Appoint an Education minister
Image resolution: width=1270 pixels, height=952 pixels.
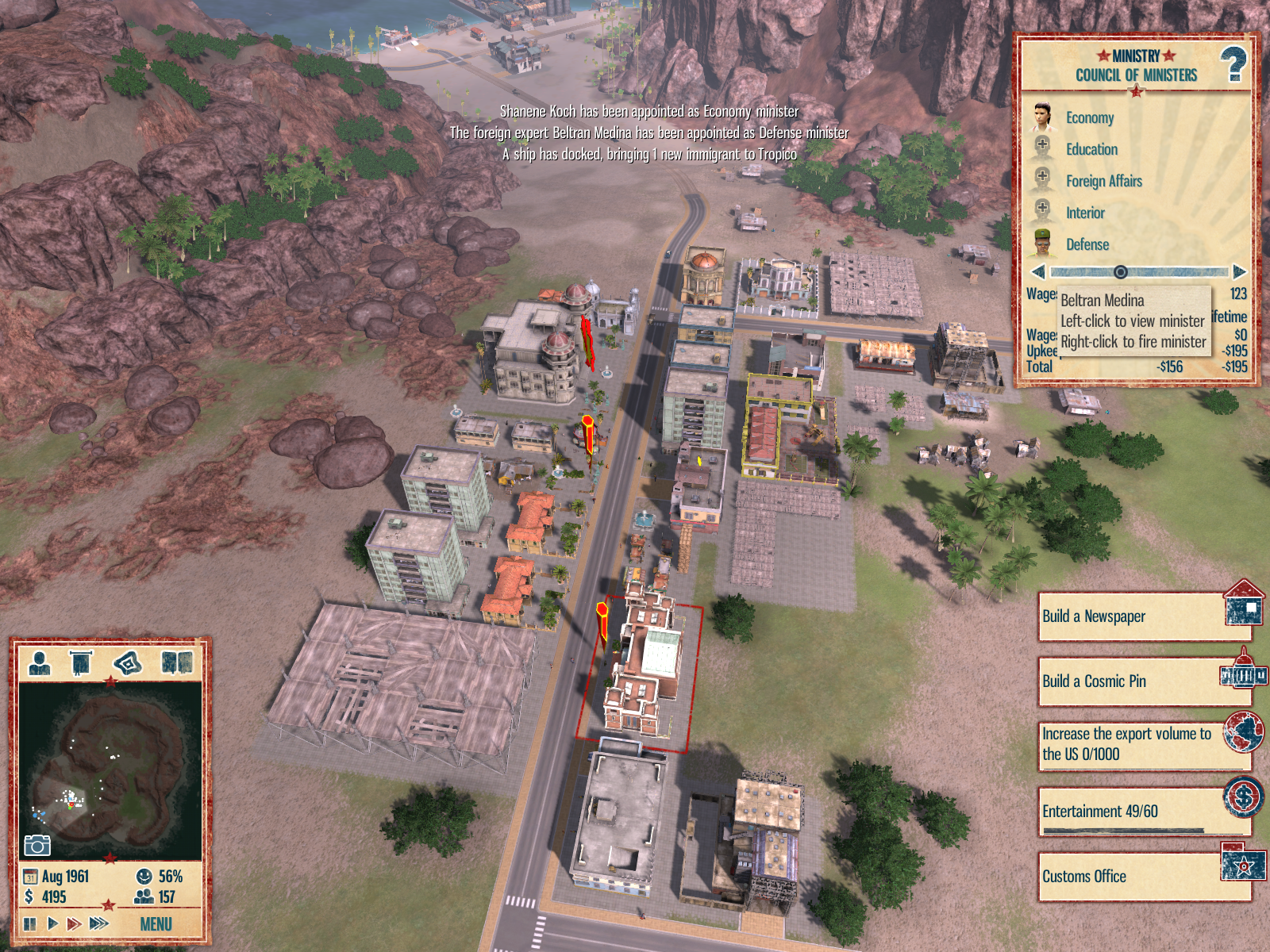[1043, 148]
